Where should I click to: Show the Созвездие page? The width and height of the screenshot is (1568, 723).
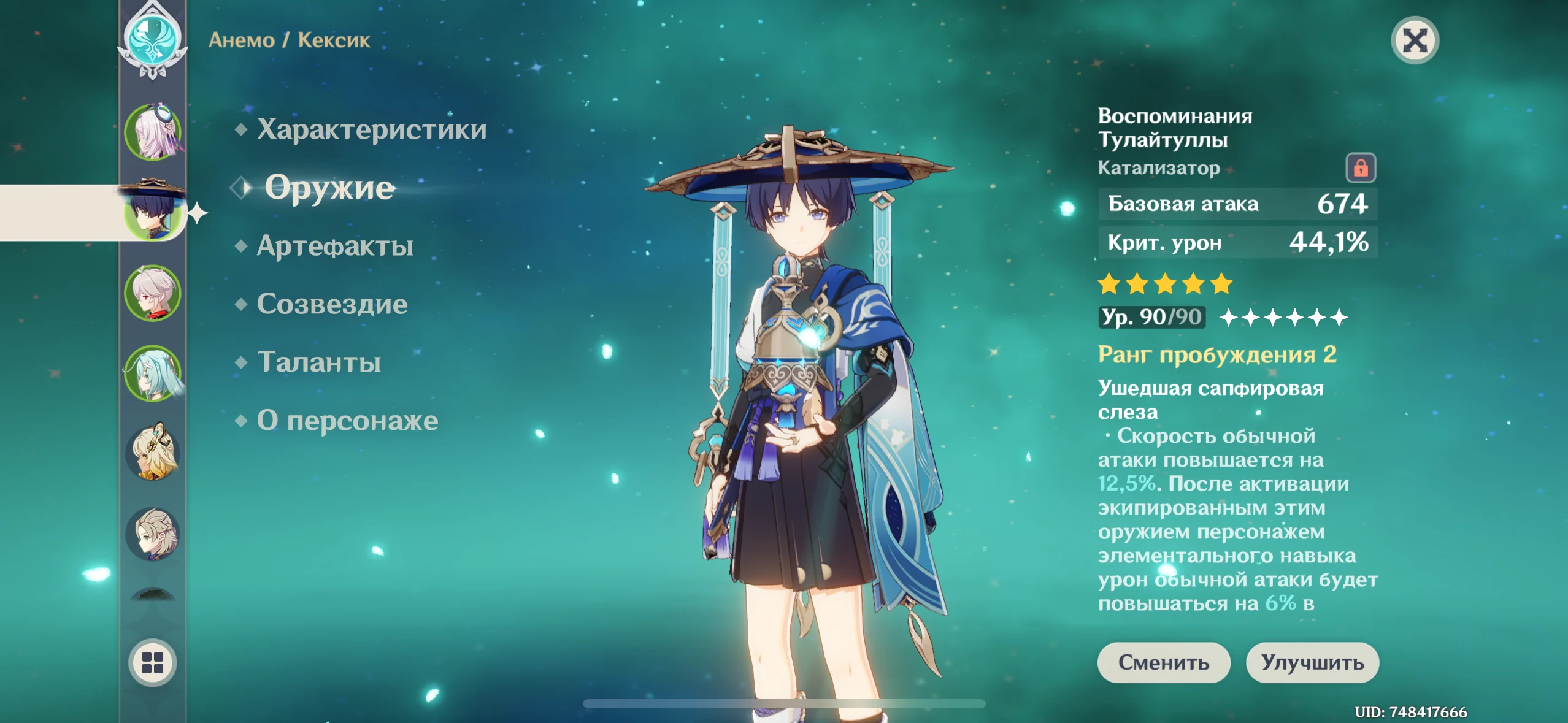point(331,304)
